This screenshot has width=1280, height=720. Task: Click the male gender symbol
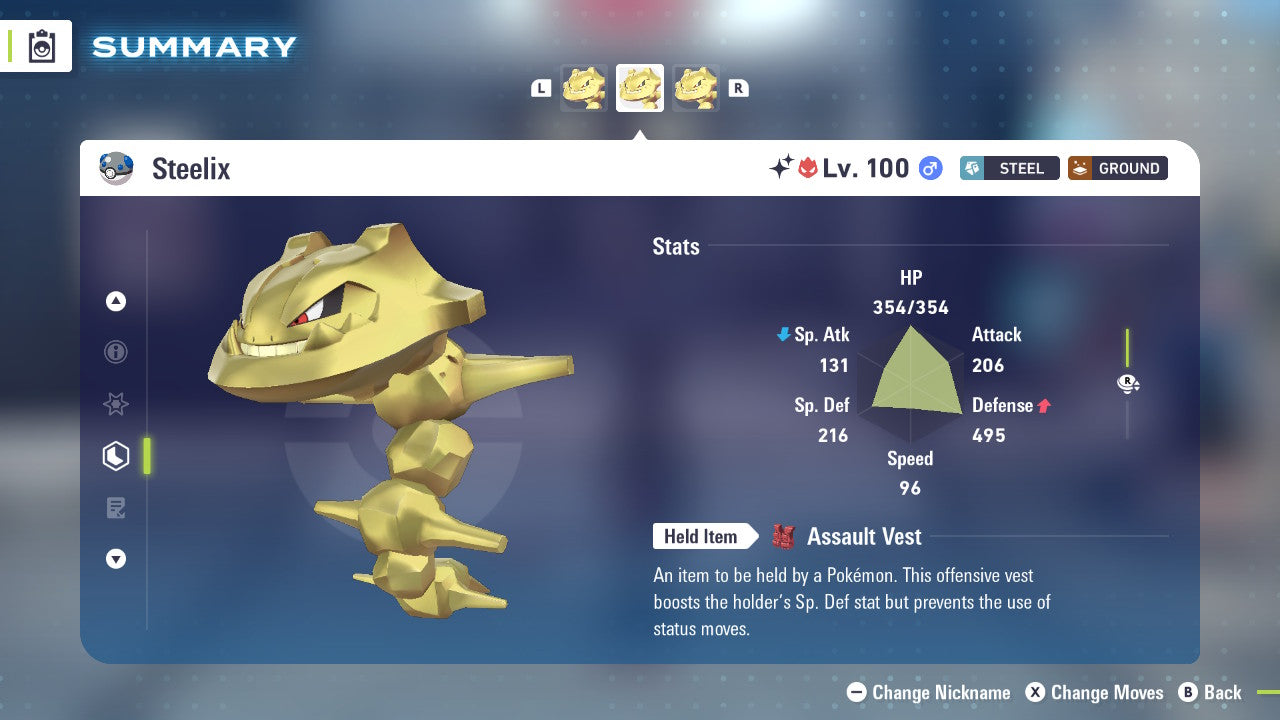929,168
